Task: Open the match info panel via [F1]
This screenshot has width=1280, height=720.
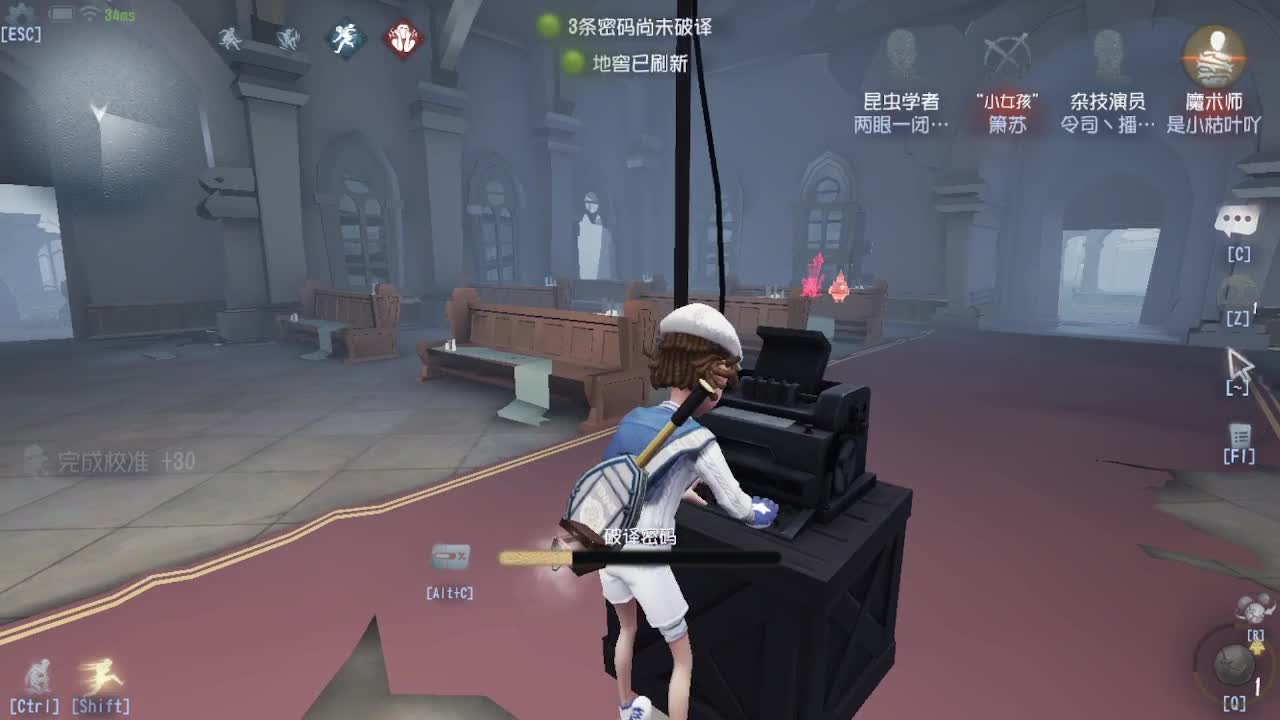Action: coord(1238,437)
